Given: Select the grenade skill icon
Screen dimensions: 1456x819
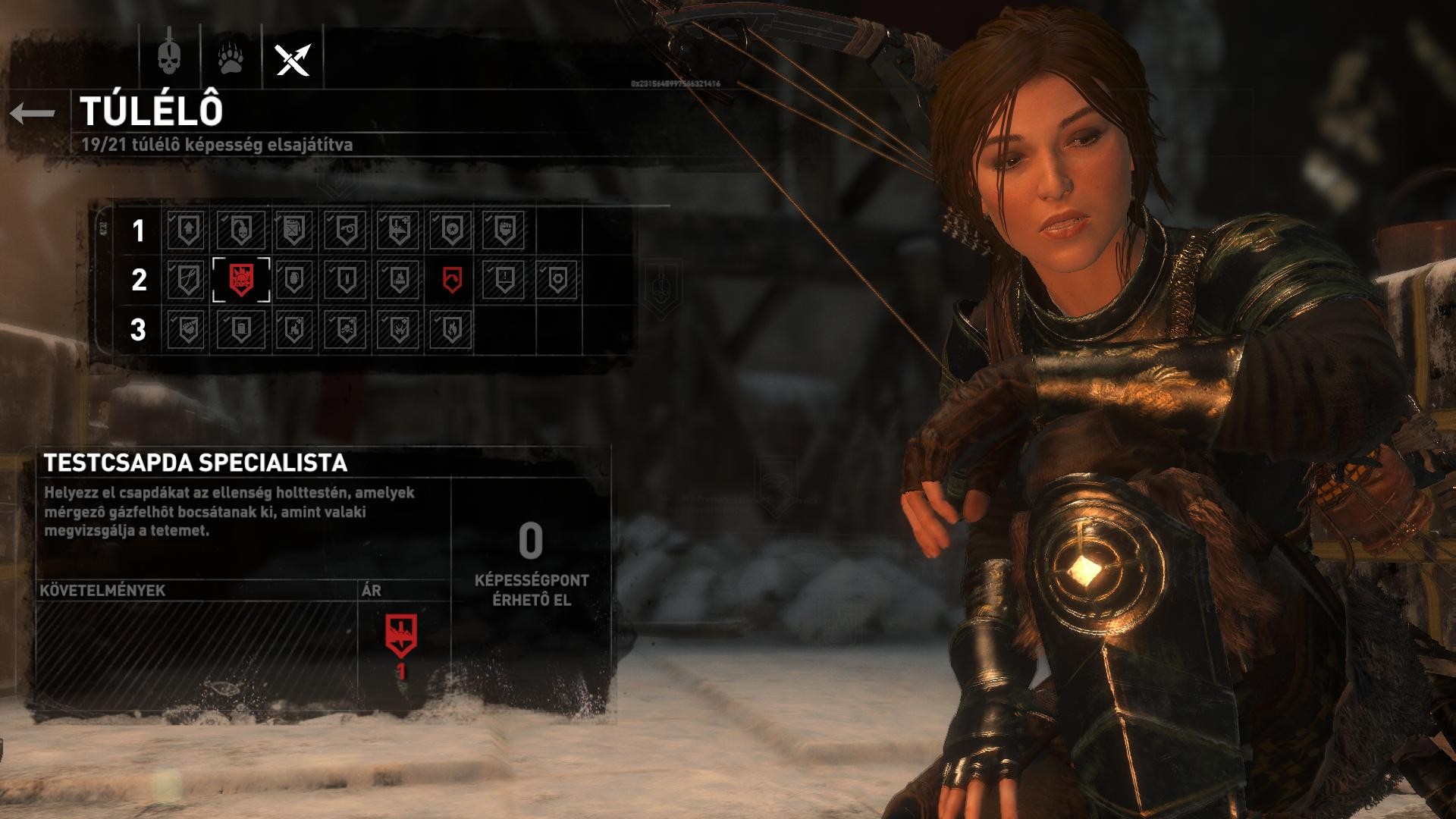Looking at the screenshot, I should 293,280.
